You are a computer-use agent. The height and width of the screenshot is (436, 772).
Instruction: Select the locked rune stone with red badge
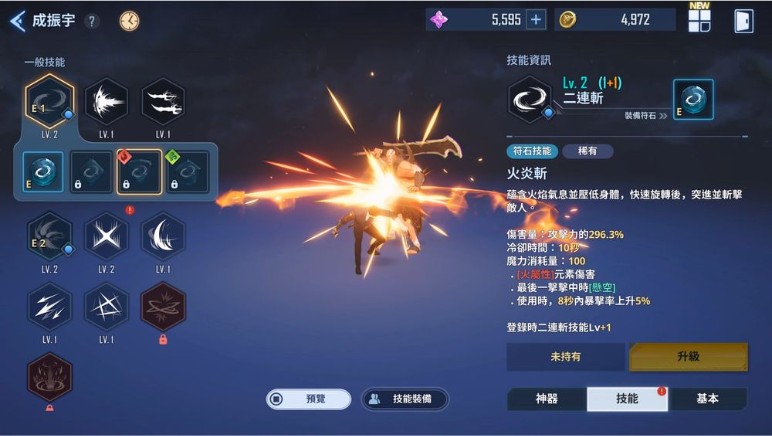(x=139, y=171)
